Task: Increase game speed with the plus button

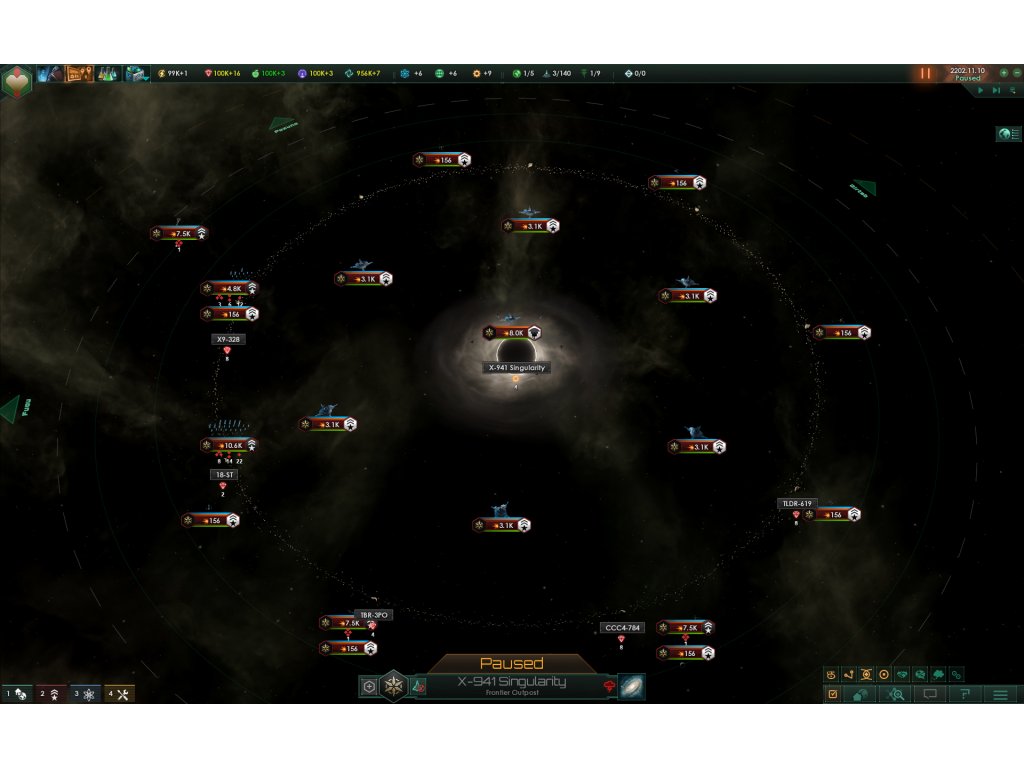Action: pyautogui.click(x=1003, y=73)
